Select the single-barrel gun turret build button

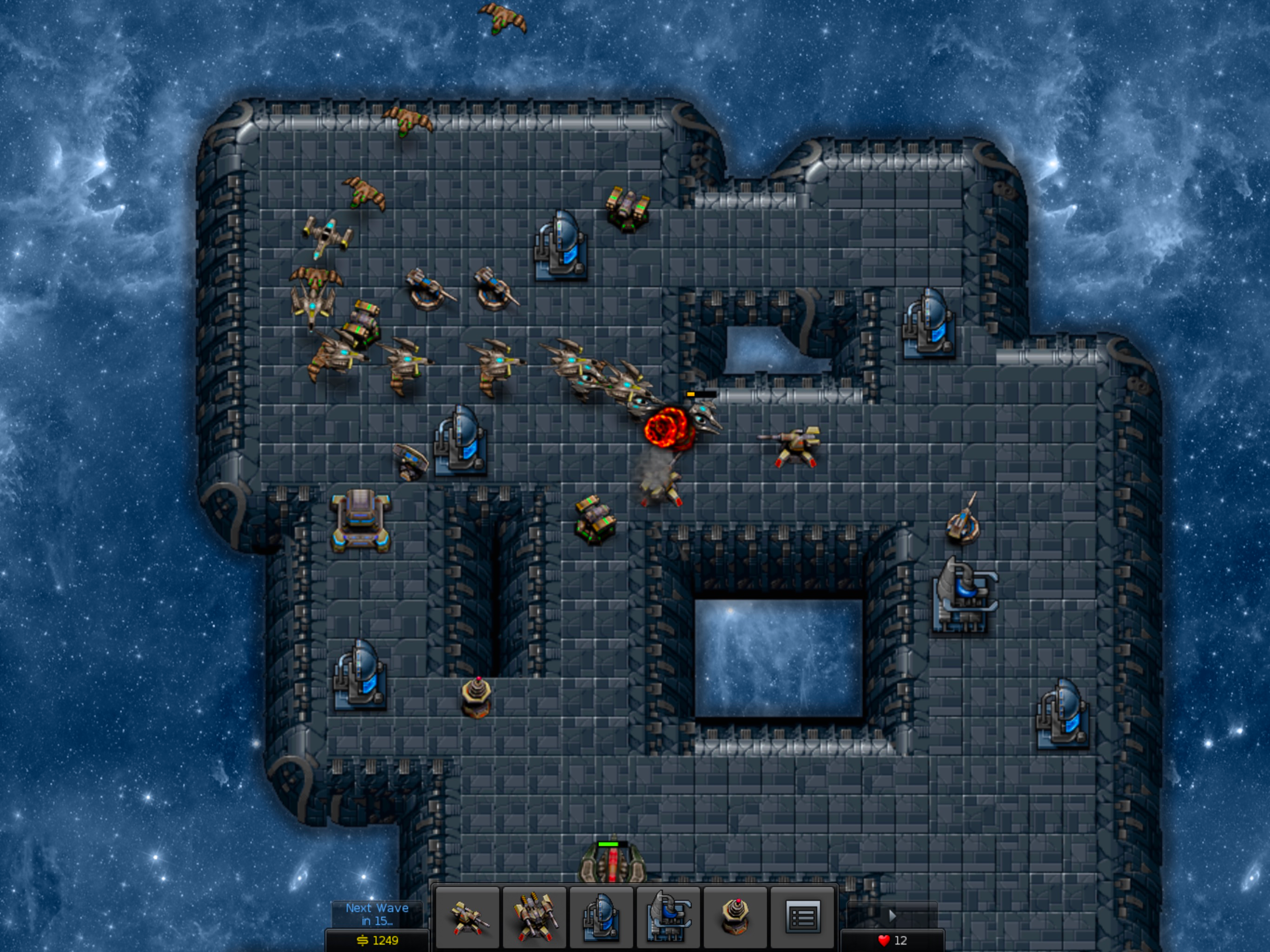coord(467,917)
